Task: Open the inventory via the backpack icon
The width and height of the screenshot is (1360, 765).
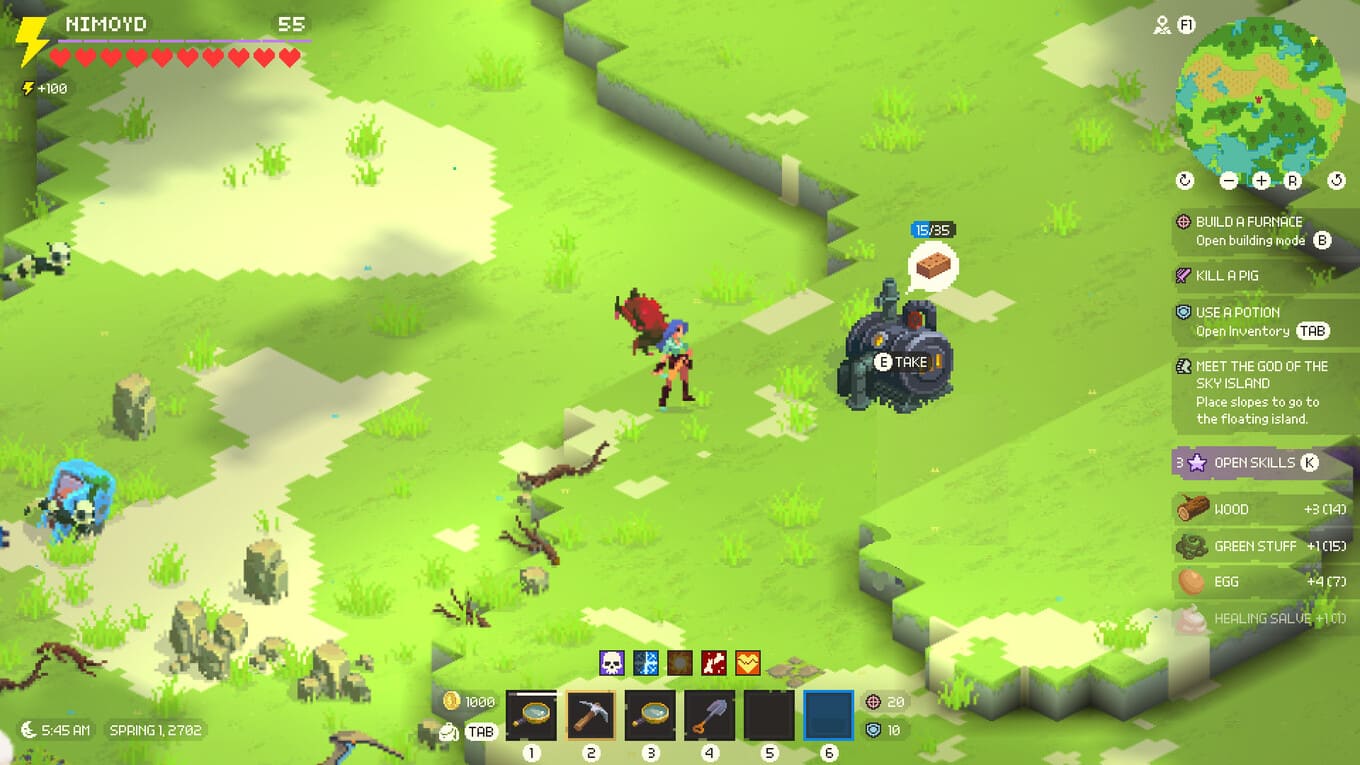Action: click(449, 732)
